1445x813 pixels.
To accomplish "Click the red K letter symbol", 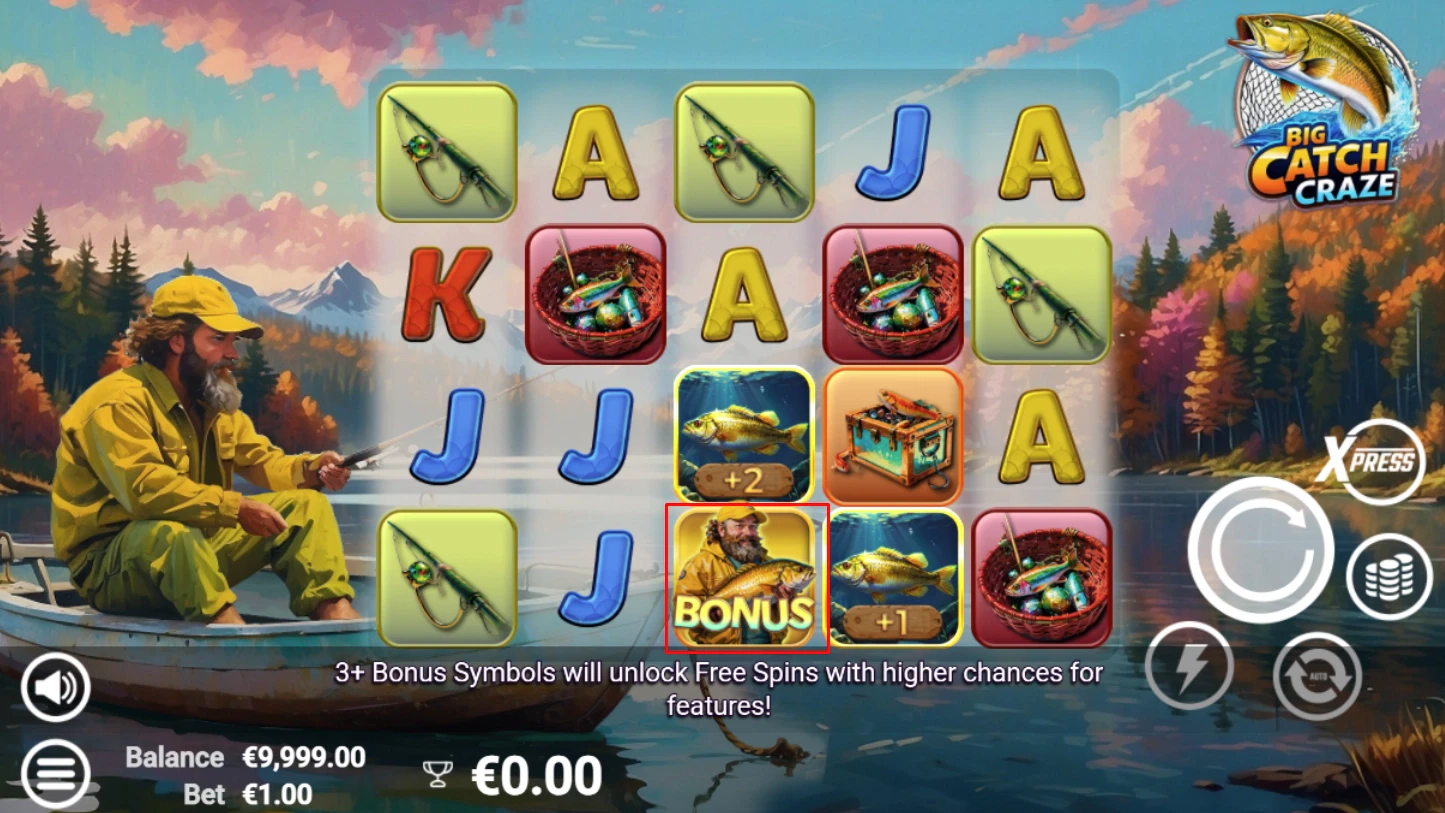I will coord(445,295).
